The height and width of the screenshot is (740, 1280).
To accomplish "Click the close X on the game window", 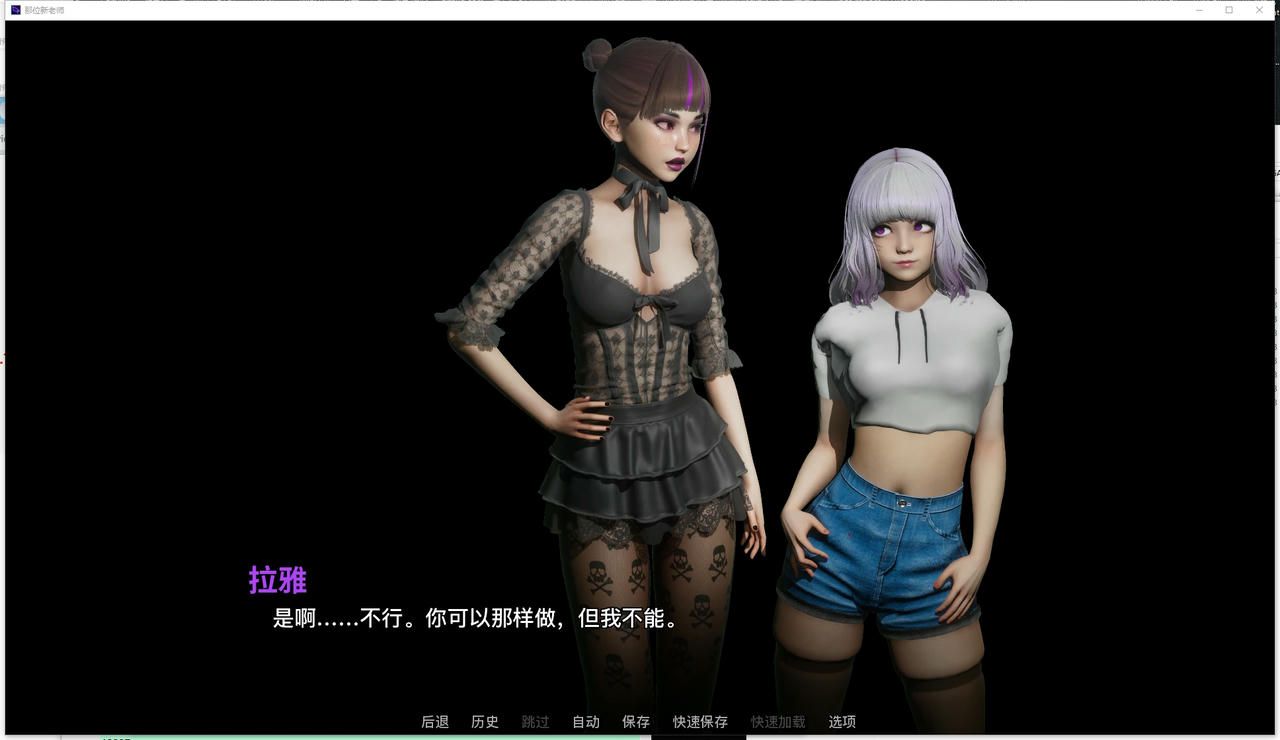I will [x=1258, y=10].
